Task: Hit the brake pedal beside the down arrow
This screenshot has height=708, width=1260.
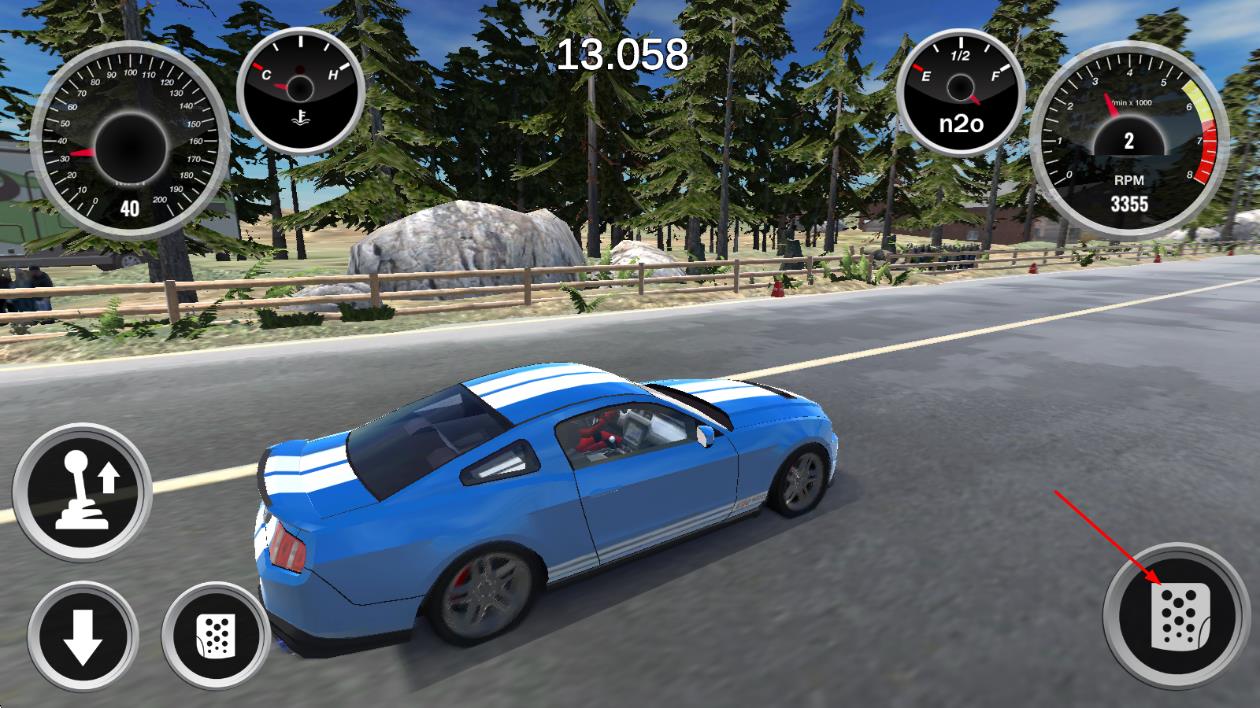Action: point(215,635)
